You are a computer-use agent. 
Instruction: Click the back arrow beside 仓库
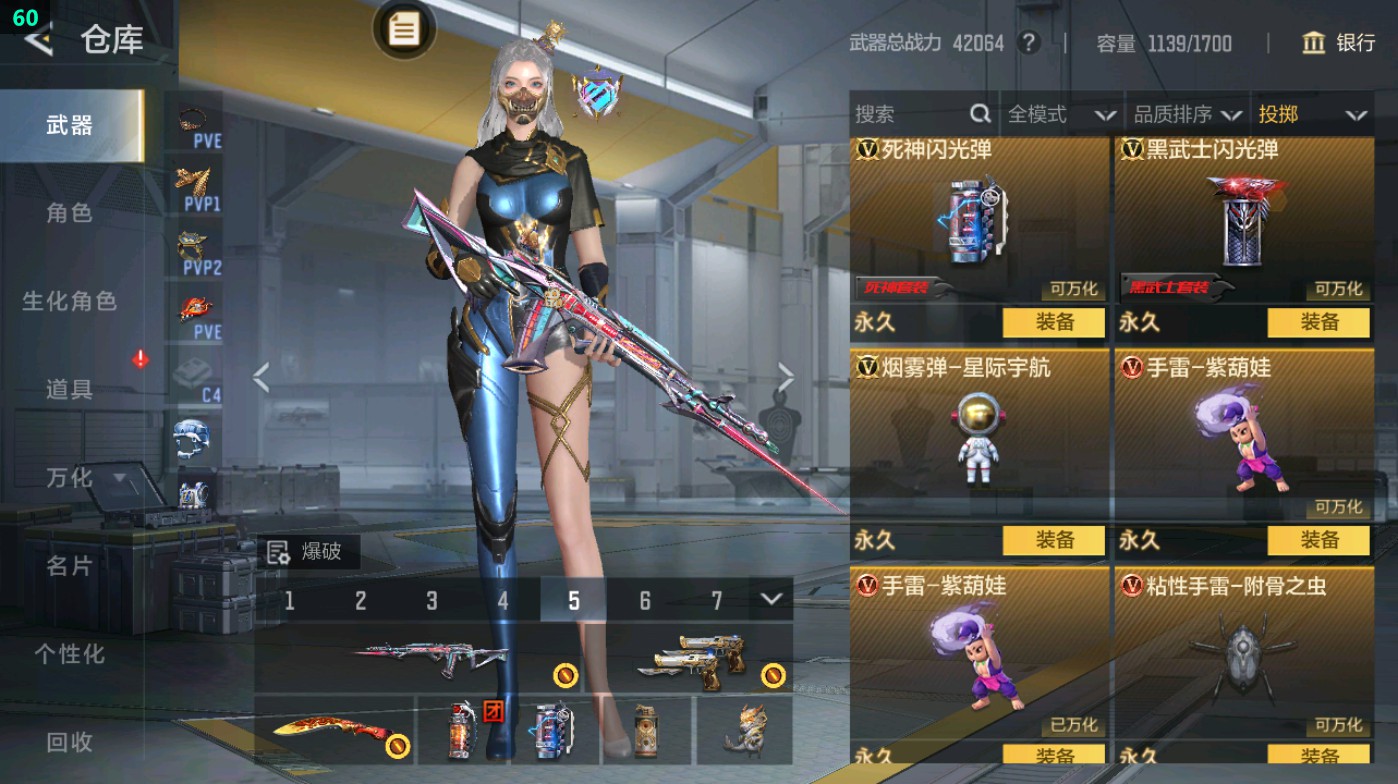[x=36, y=42]
